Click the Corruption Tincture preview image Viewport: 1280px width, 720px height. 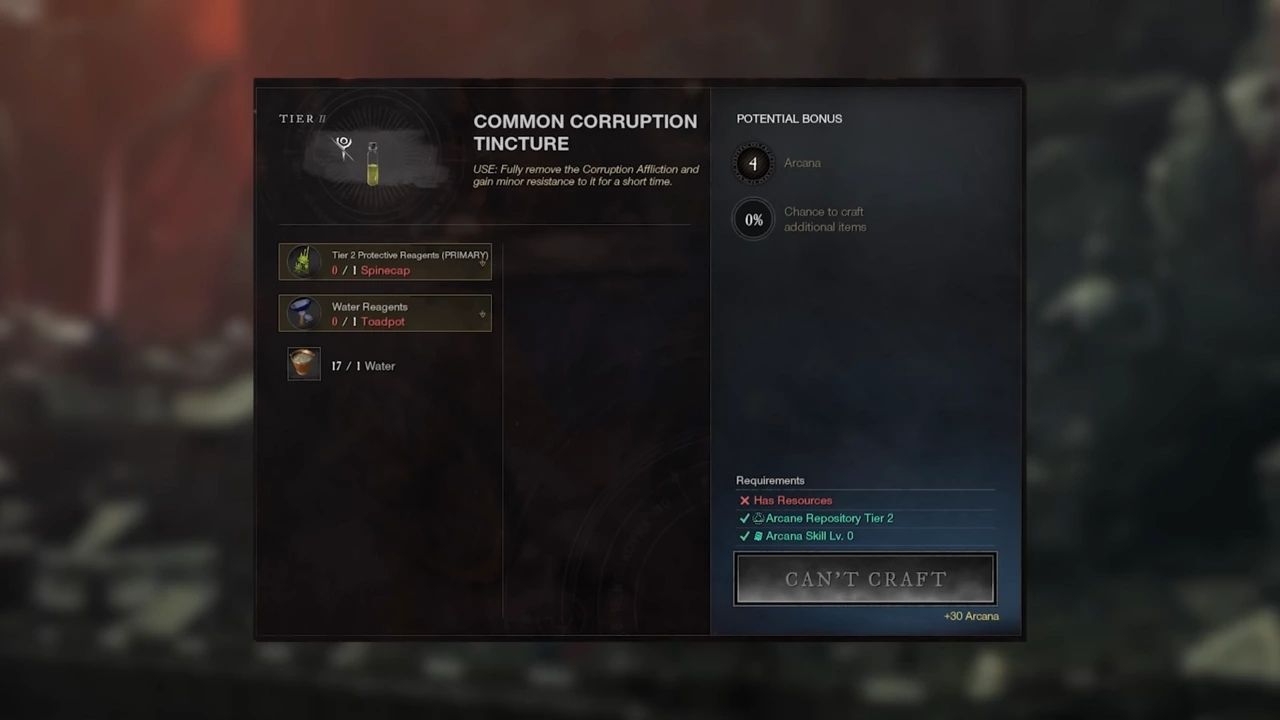(x=372, y=162)
